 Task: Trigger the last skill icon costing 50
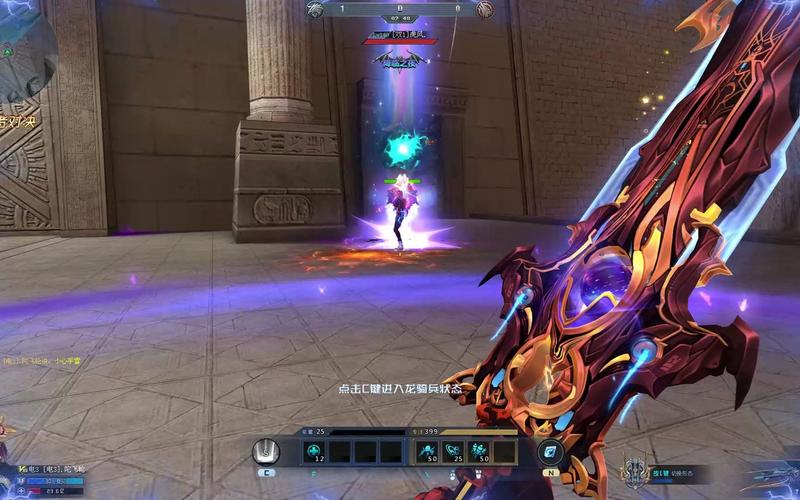coord(478,452)
